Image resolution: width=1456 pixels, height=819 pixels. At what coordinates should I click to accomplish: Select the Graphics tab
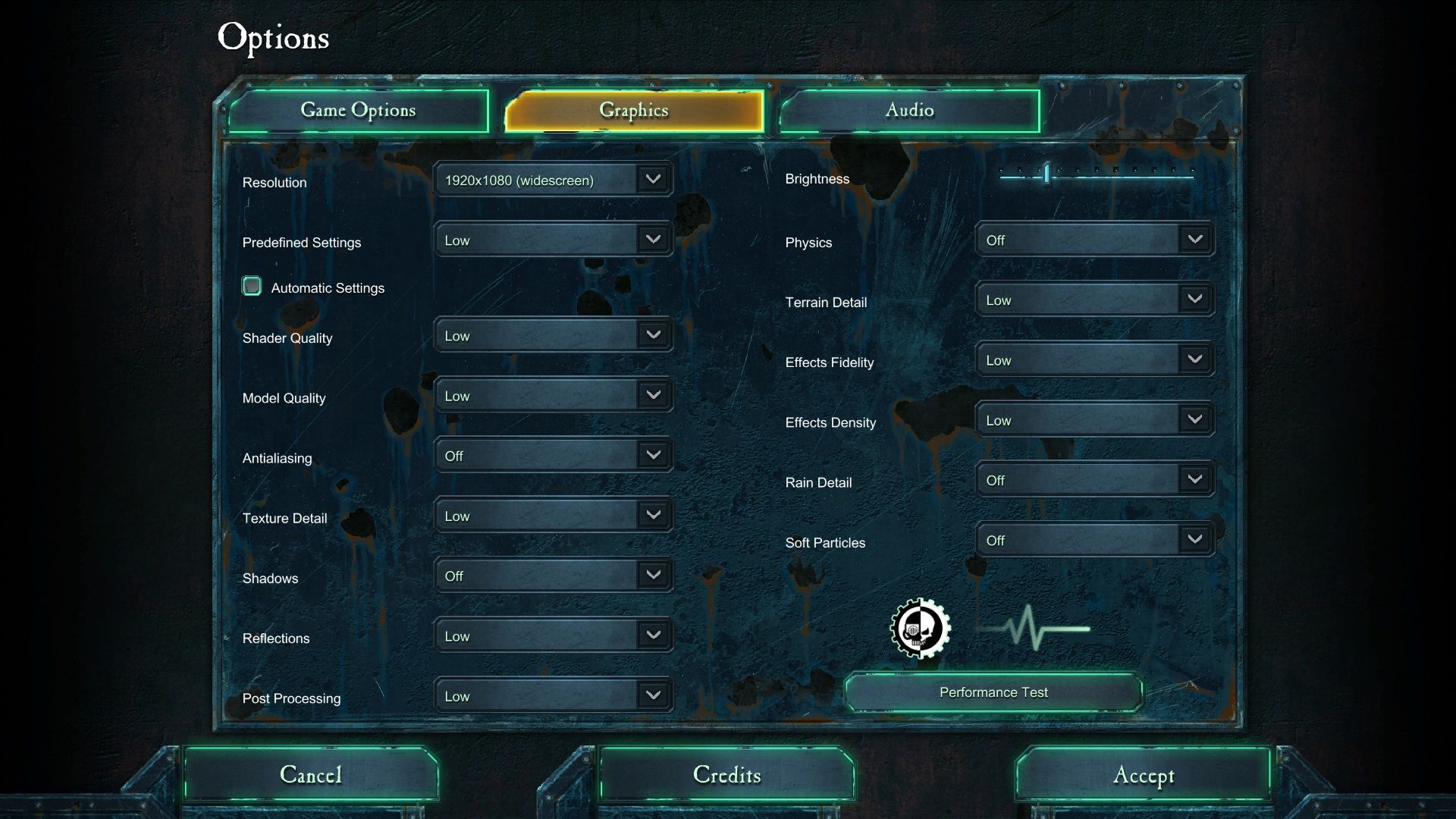coord(634,111)
